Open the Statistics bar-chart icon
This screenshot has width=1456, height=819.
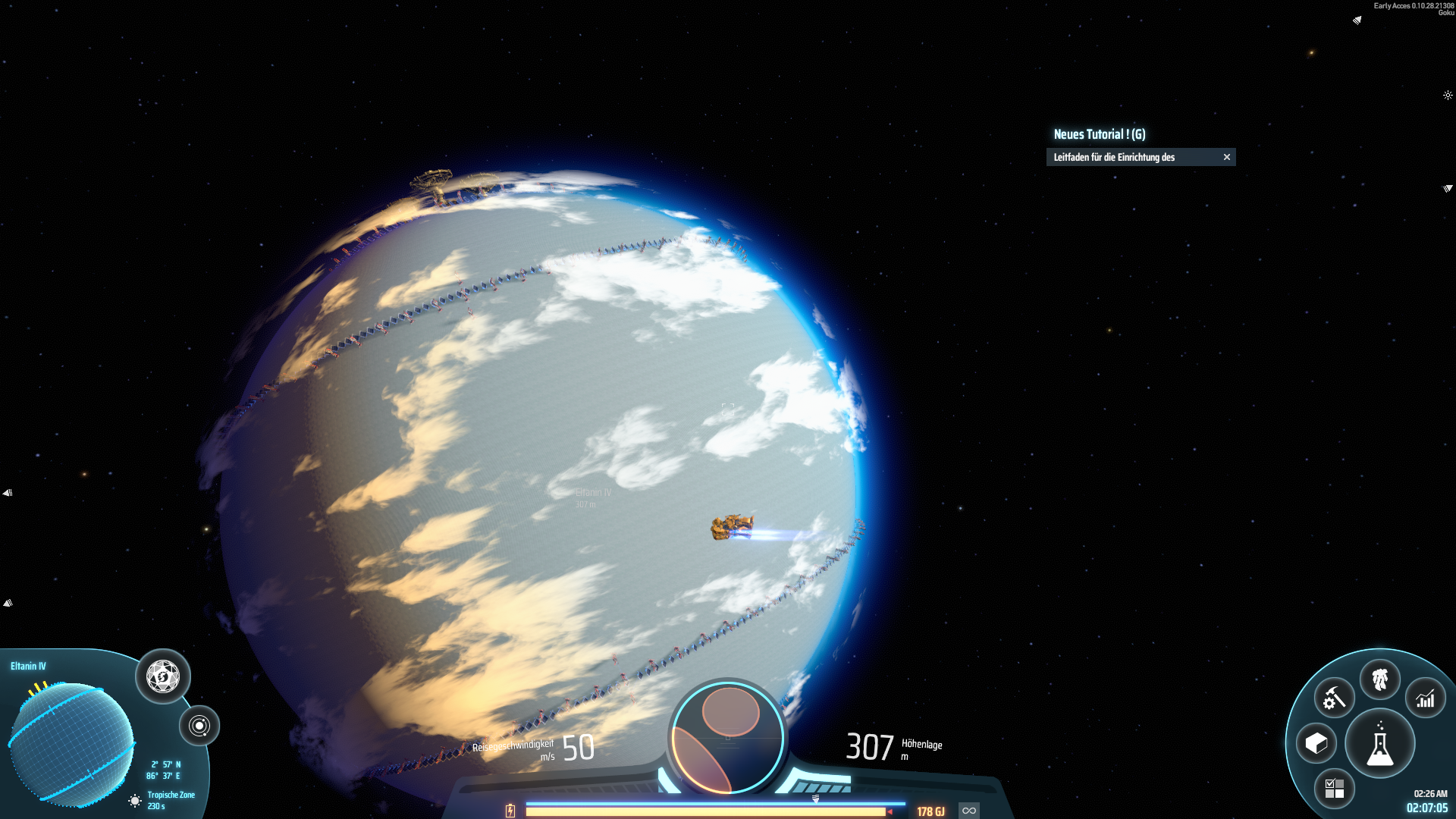(1425, 697)
